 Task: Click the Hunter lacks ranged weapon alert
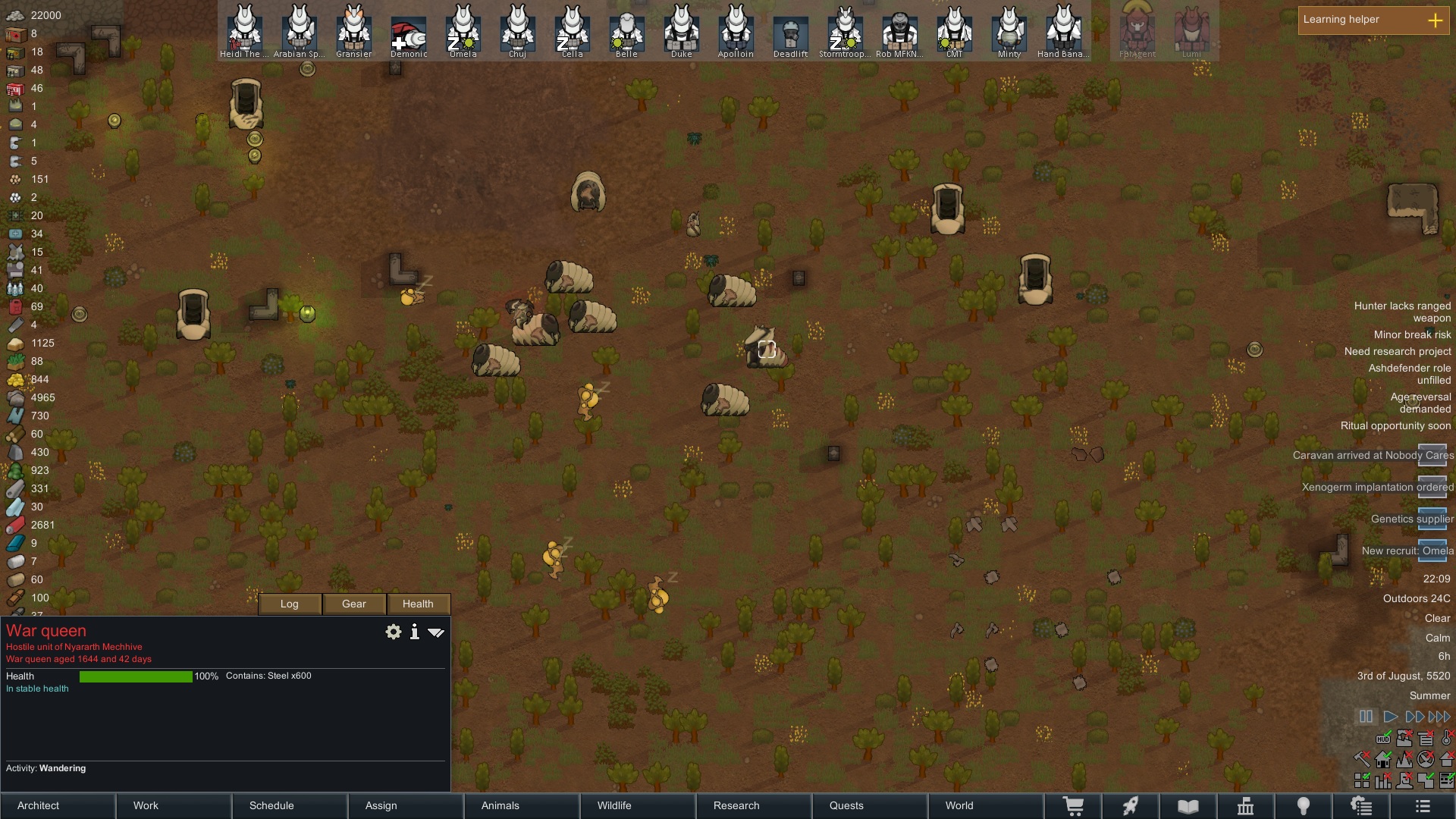[1401, 312]
